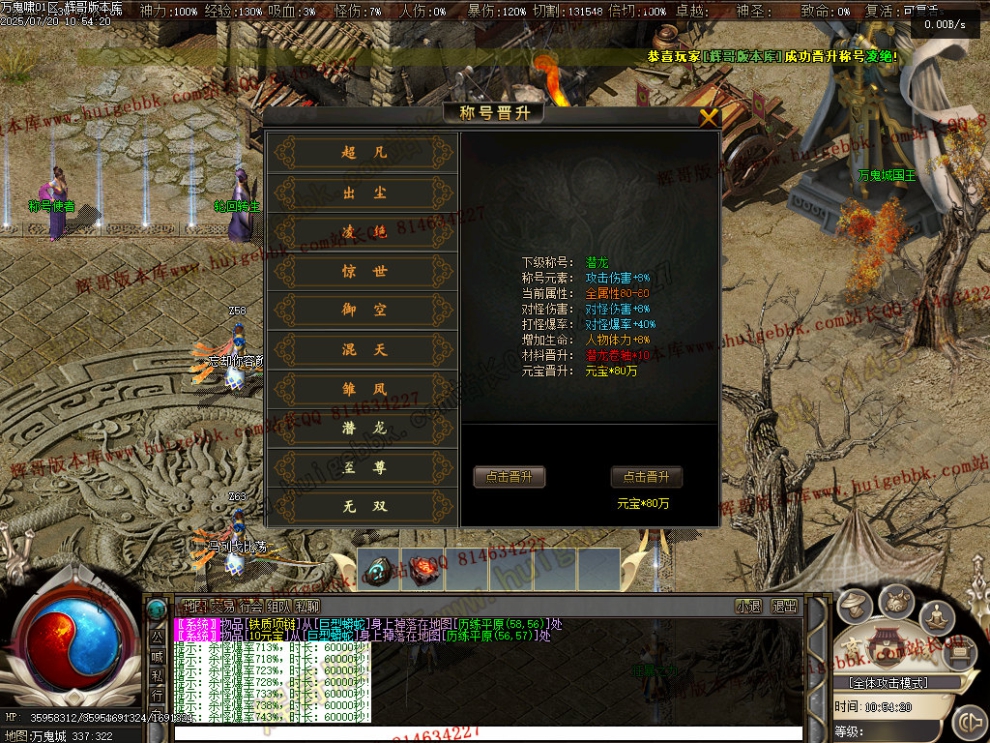The height and width of the screenshot is (743, 990).
Task: Click the 小退 logout button
Action: tap(748, 606)
